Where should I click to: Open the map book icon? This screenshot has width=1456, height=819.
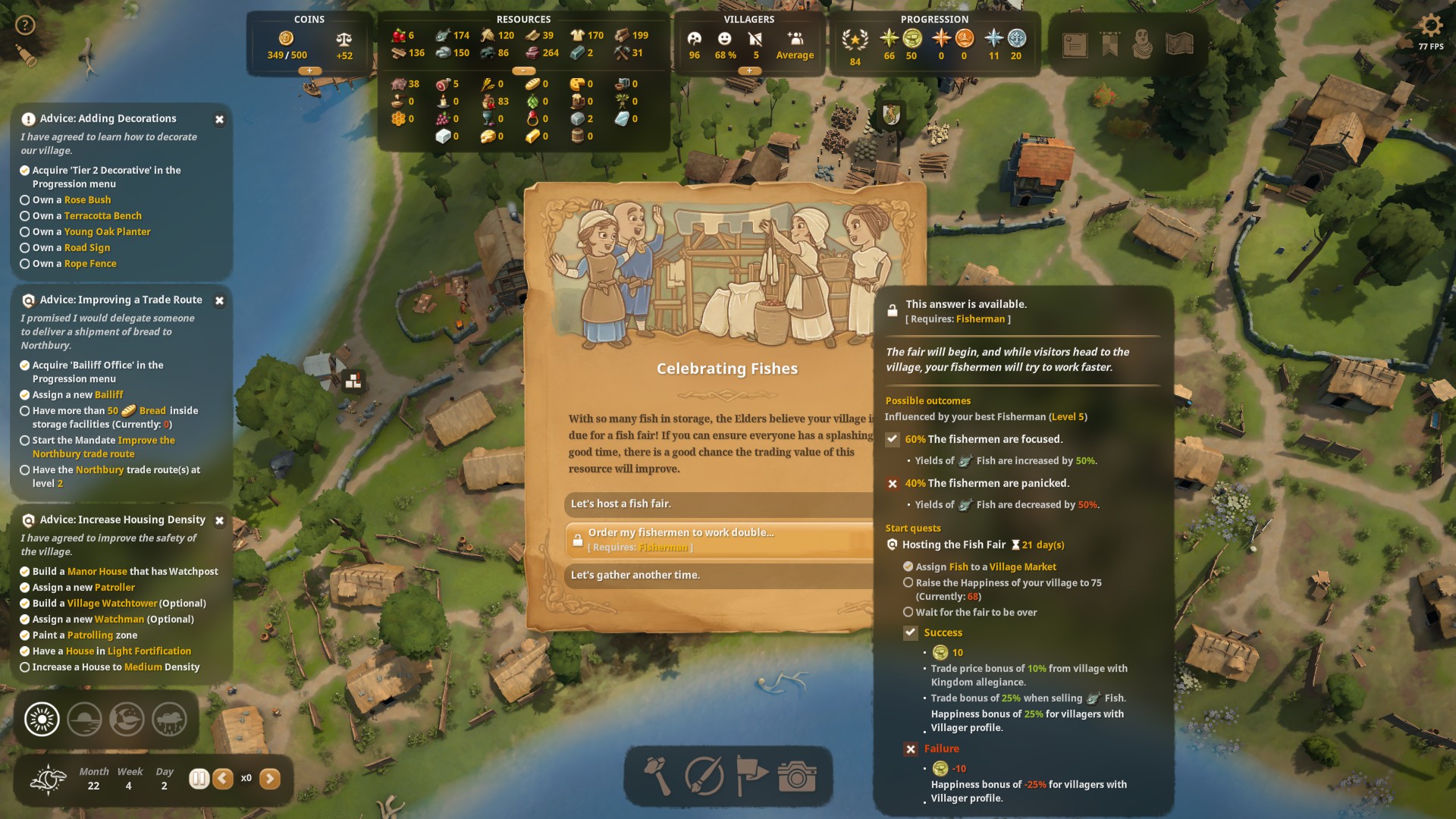click(1179, 45)
